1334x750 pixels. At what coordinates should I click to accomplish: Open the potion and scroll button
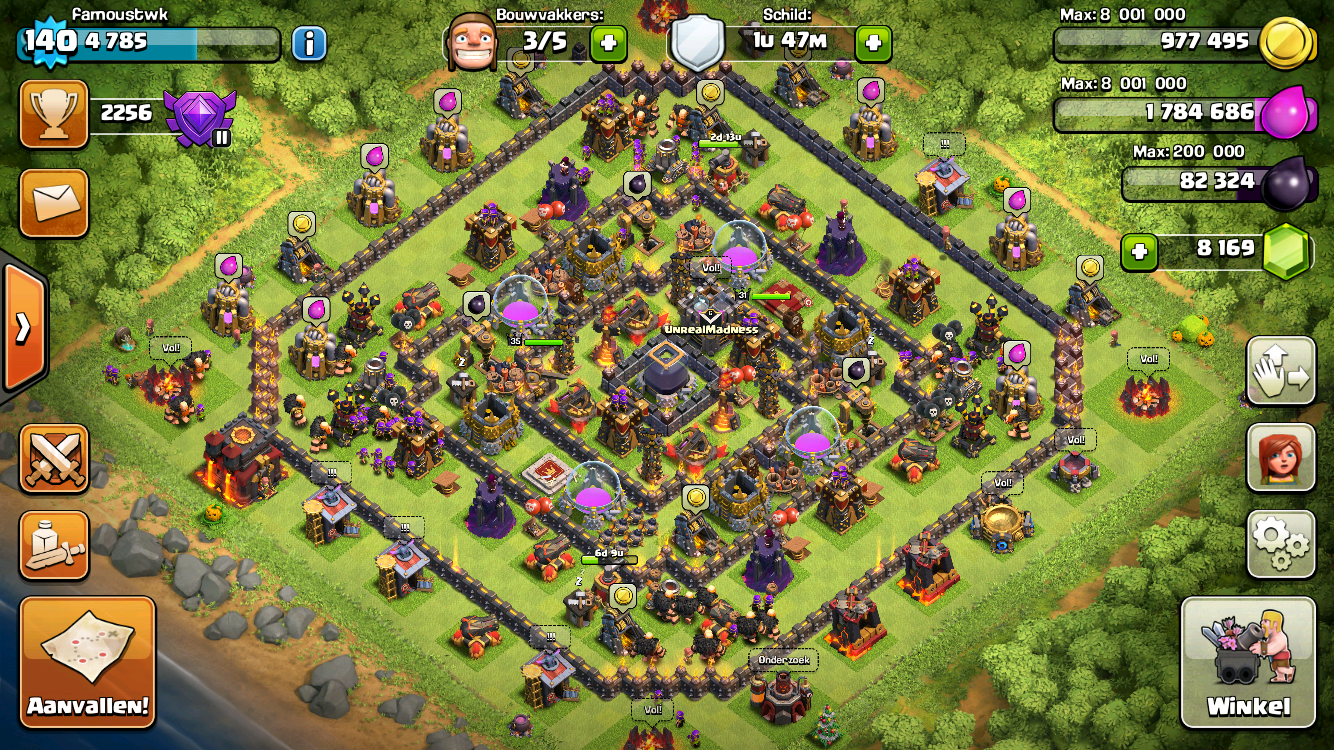pos(54,545)
